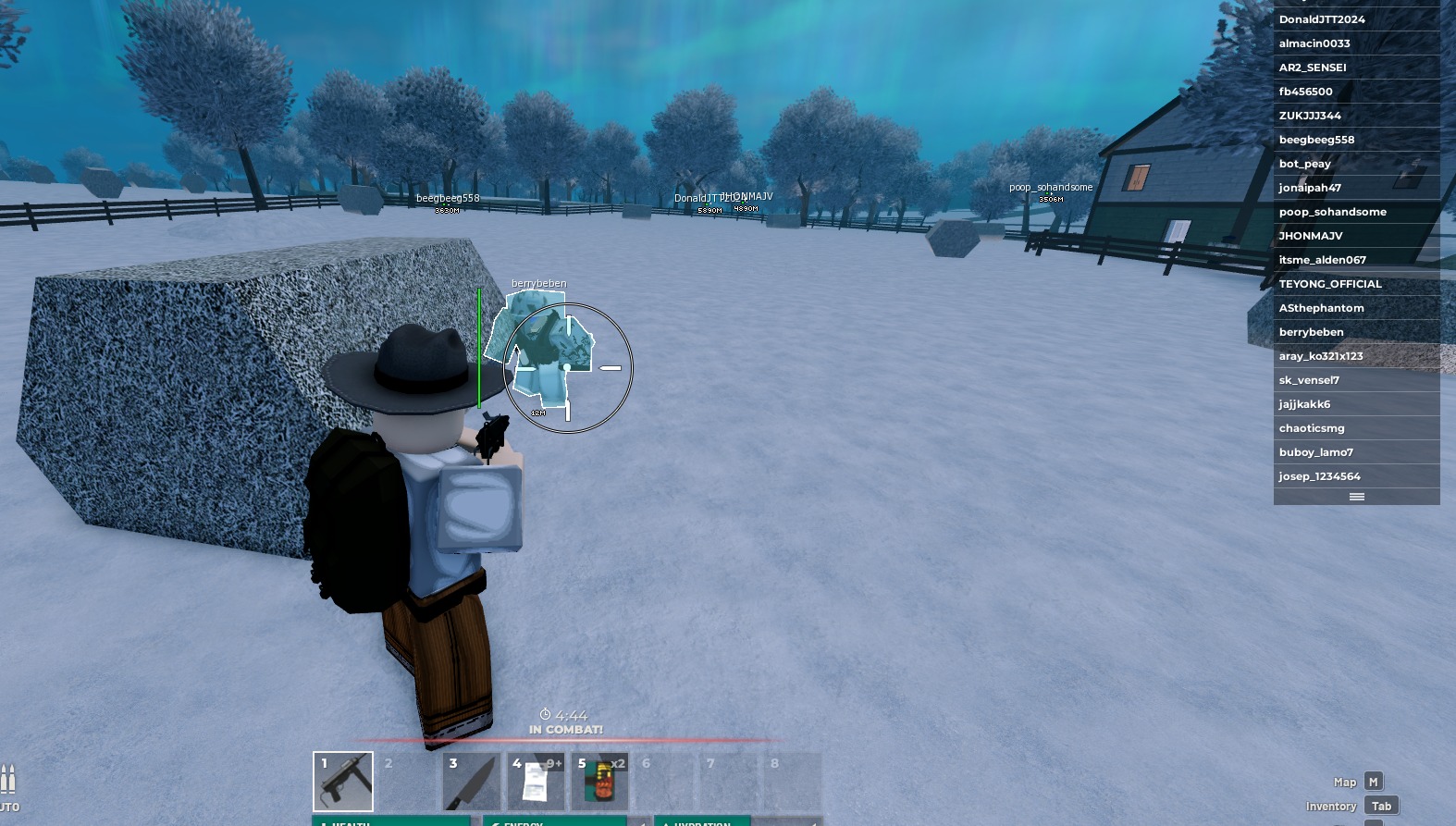Select the papers item in slot 4
Screen dimensions: 1456x826
[x=535, y=781]
